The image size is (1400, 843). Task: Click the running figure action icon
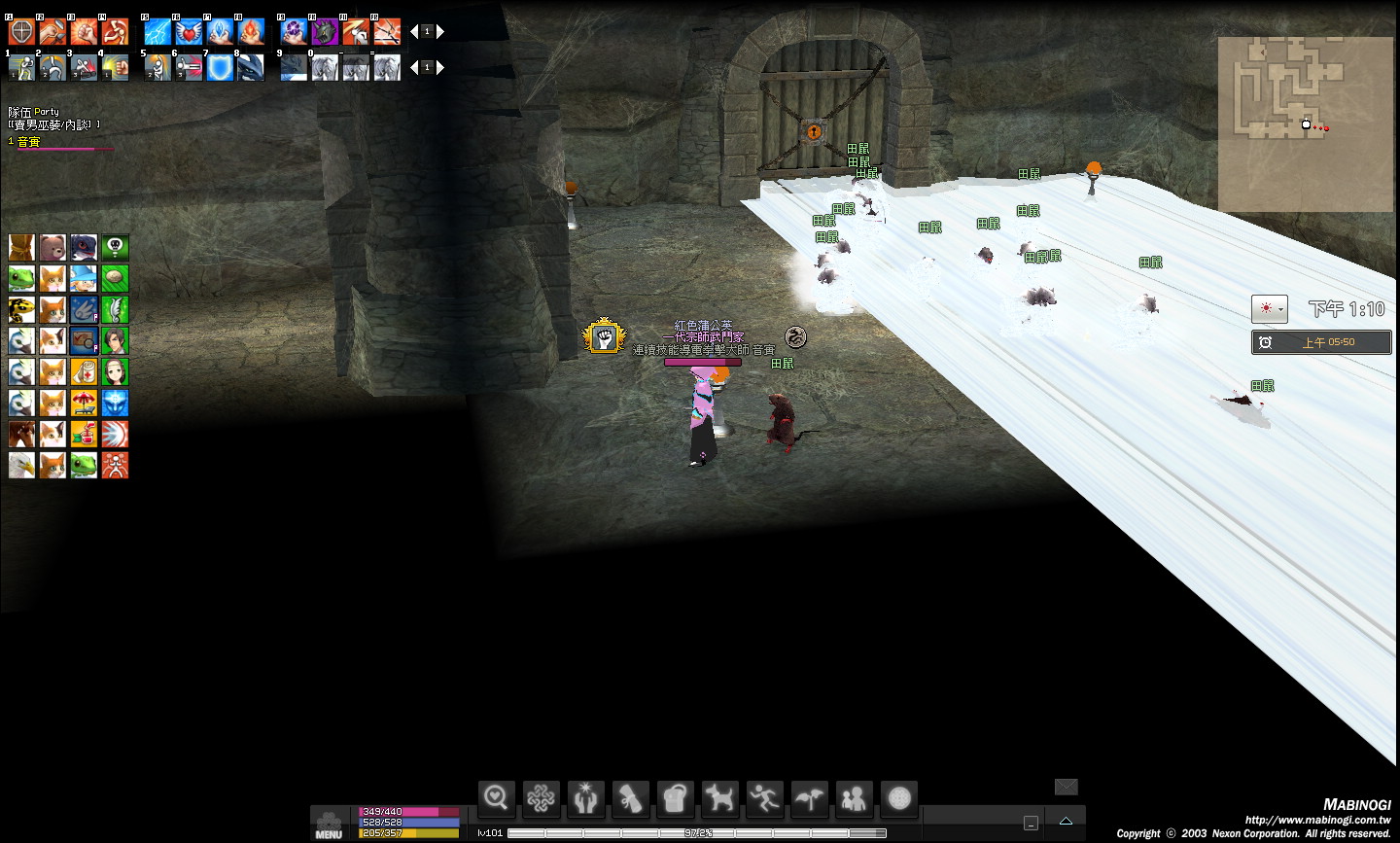764,798
